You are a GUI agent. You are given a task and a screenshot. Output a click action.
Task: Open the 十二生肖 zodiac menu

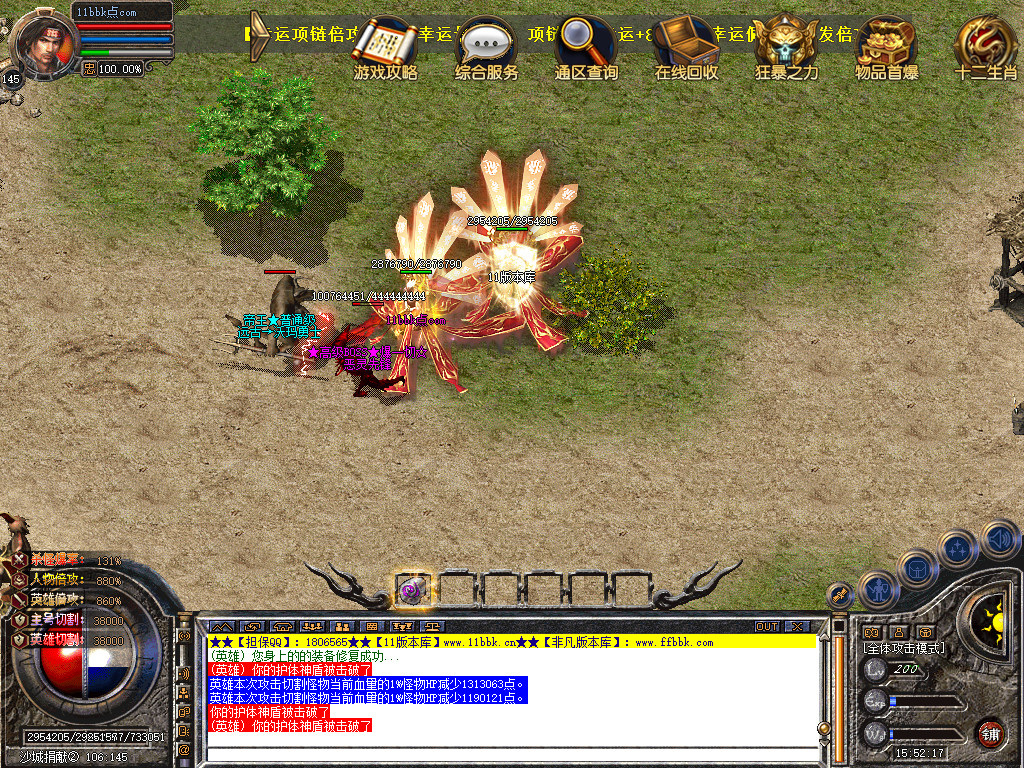(x=986, y=43)
